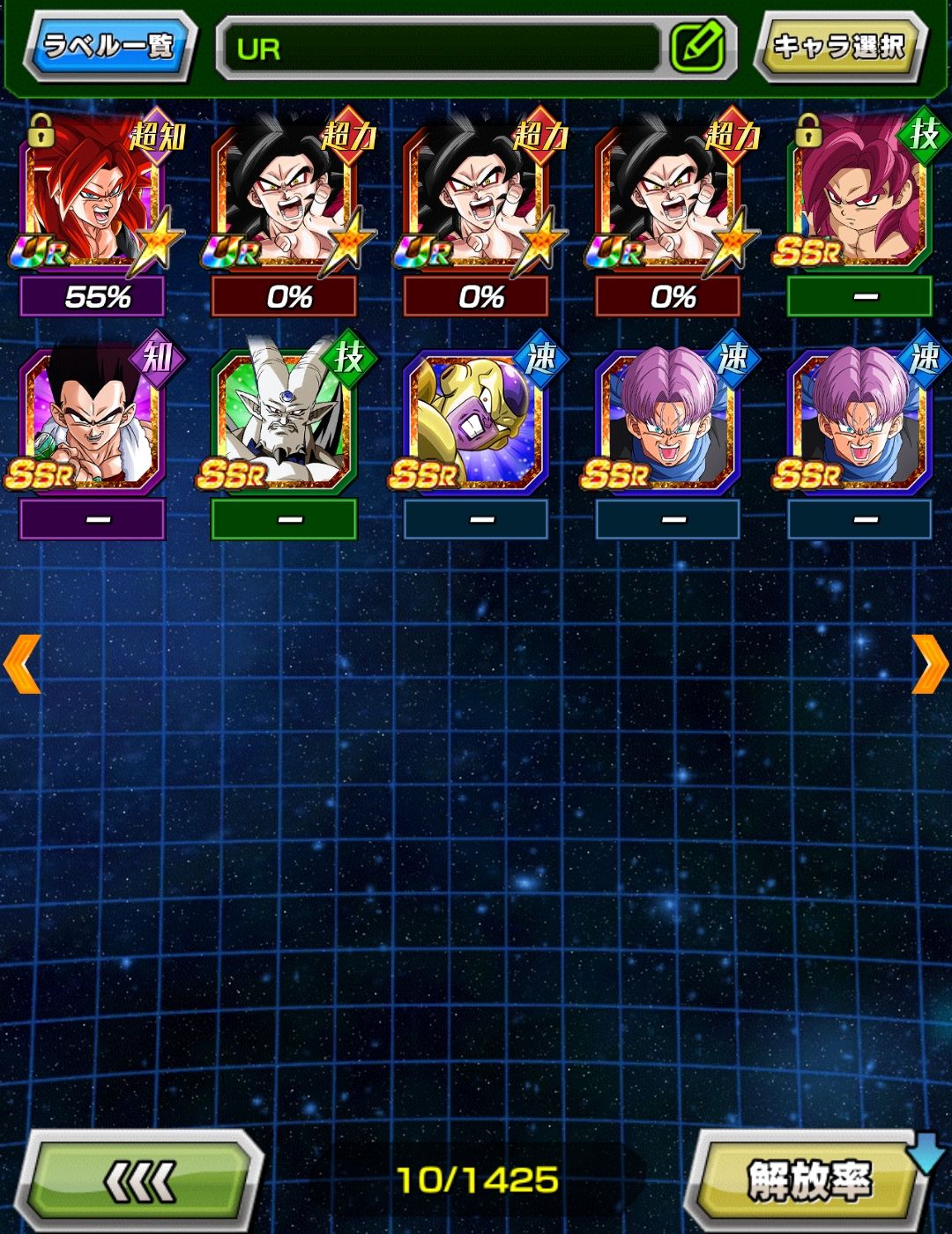The width and height of the screenshot is (952, 1234).
Task: Click the UR label name field
Action: pos(441,48)
